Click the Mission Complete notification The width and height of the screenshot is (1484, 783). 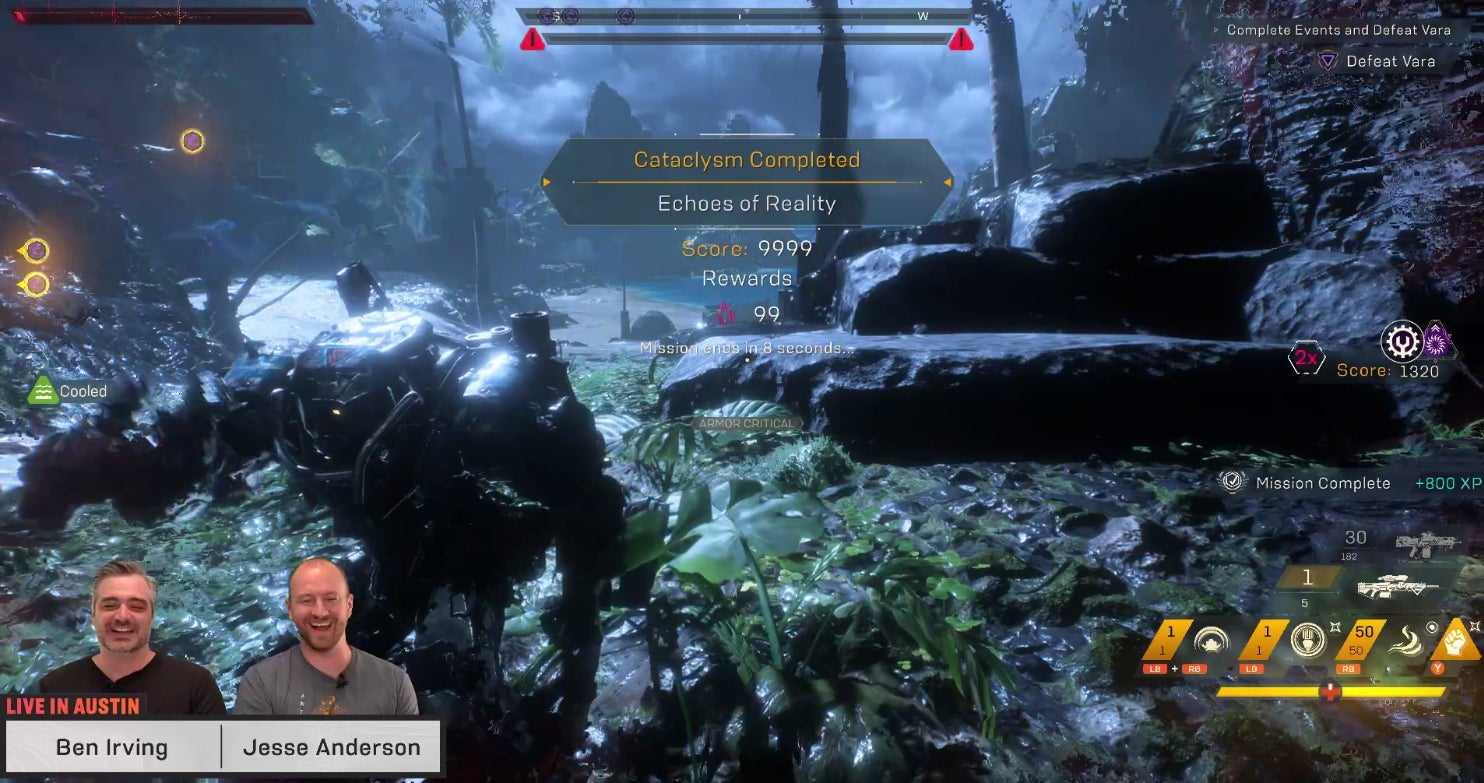point(1322,483)
